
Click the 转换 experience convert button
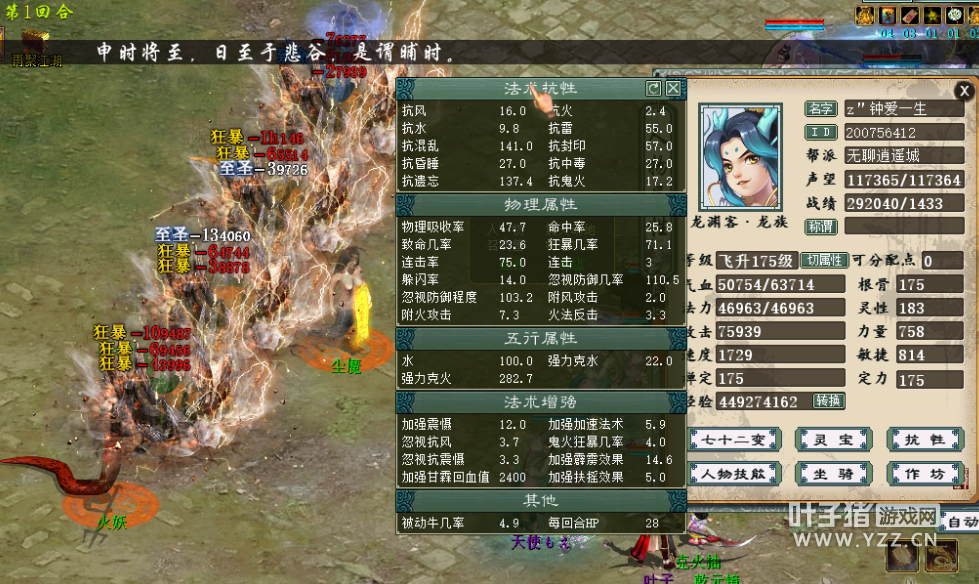(x=829, y=401)
